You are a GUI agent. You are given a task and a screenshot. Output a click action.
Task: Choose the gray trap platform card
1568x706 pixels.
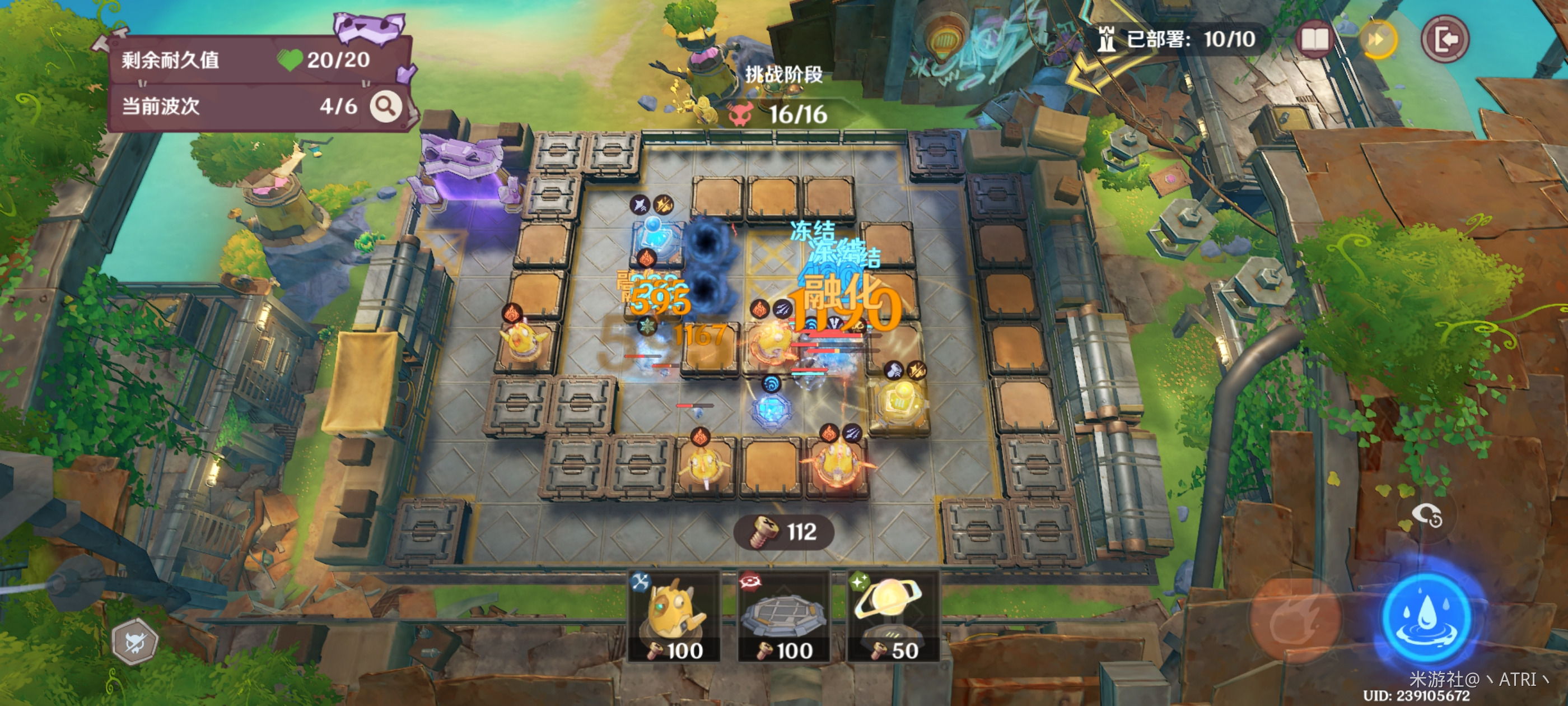[783, 616]
